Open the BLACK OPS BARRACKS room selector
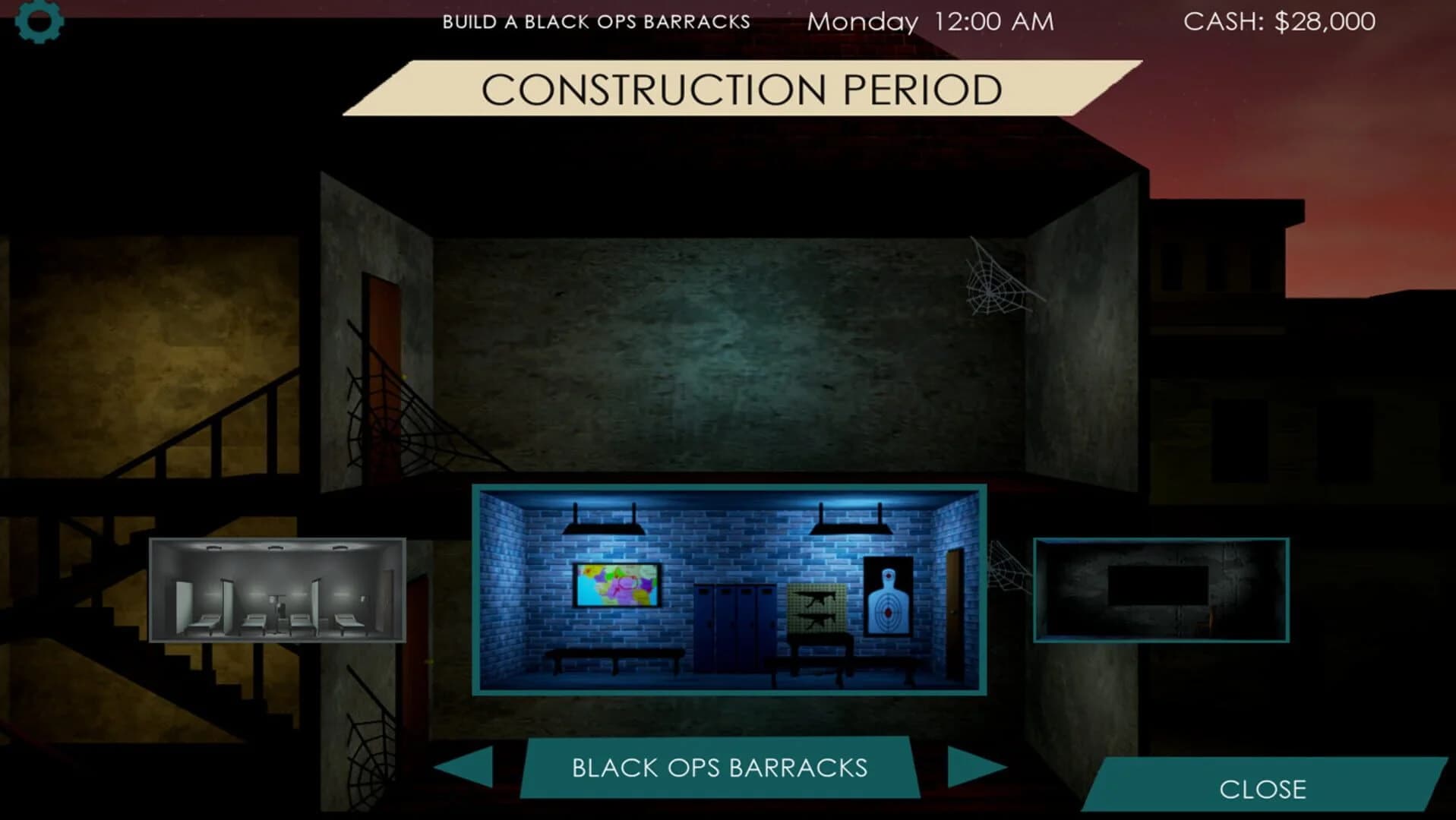Viewport: 1456px width, 820px height. [x=719, y=768]
